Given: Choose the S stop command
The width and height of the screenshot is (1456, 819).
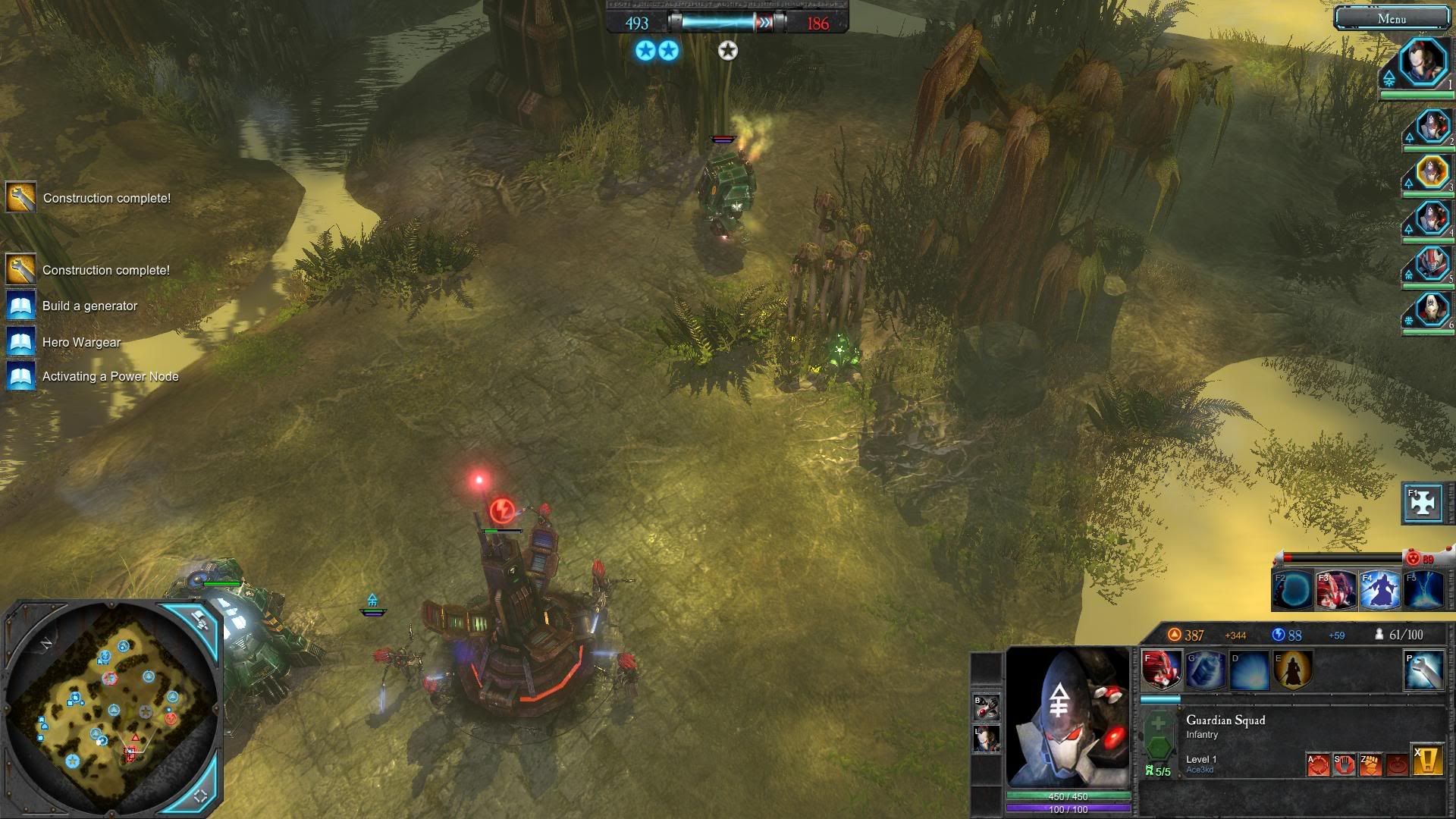Looking at the screenshot, I should click(x=1345, y=764).
